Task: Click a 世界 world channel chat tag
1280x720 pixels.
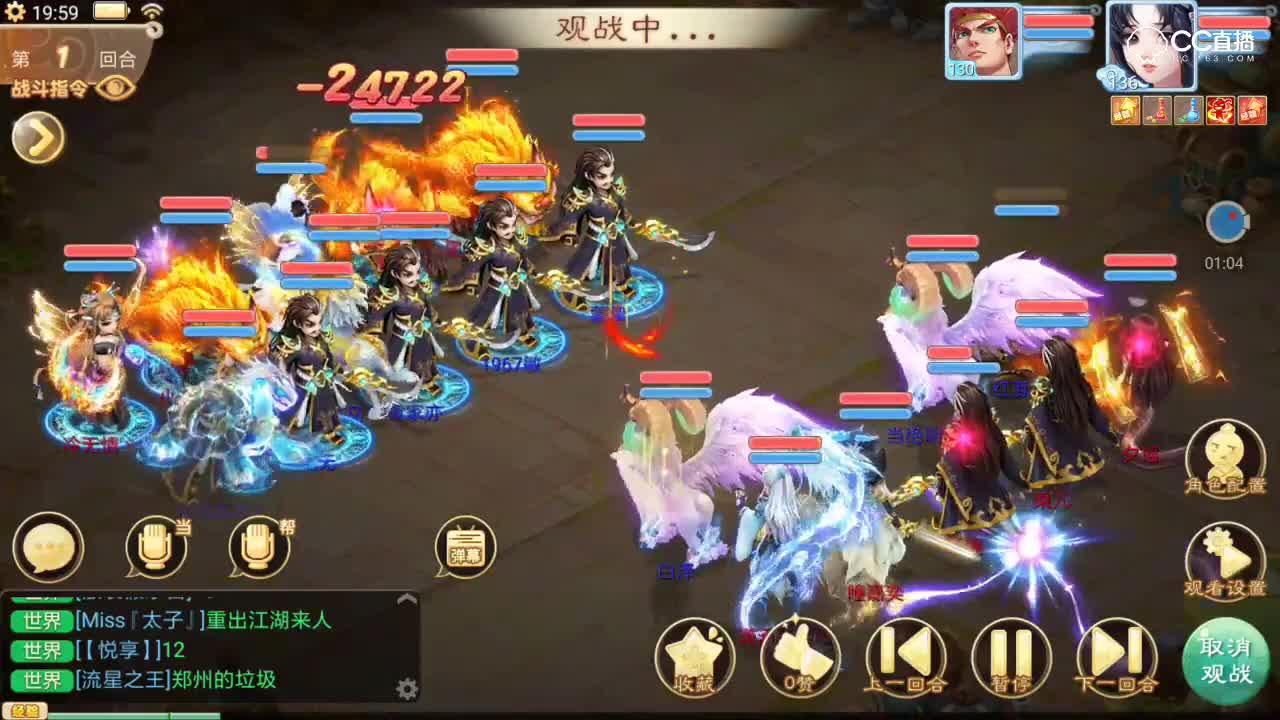Action: (42, 620)
